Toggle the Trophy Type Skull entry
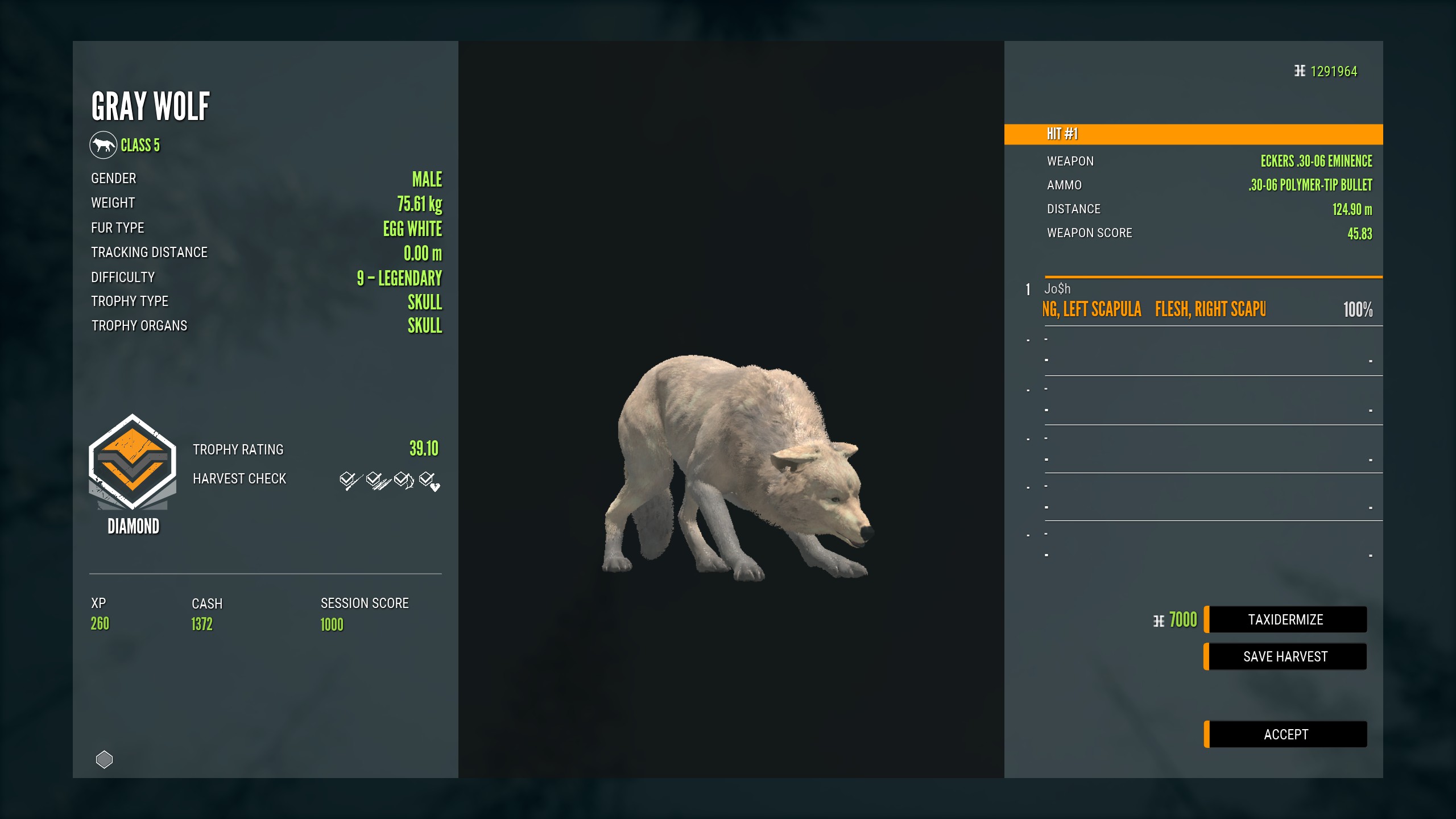 click(425, 302)
